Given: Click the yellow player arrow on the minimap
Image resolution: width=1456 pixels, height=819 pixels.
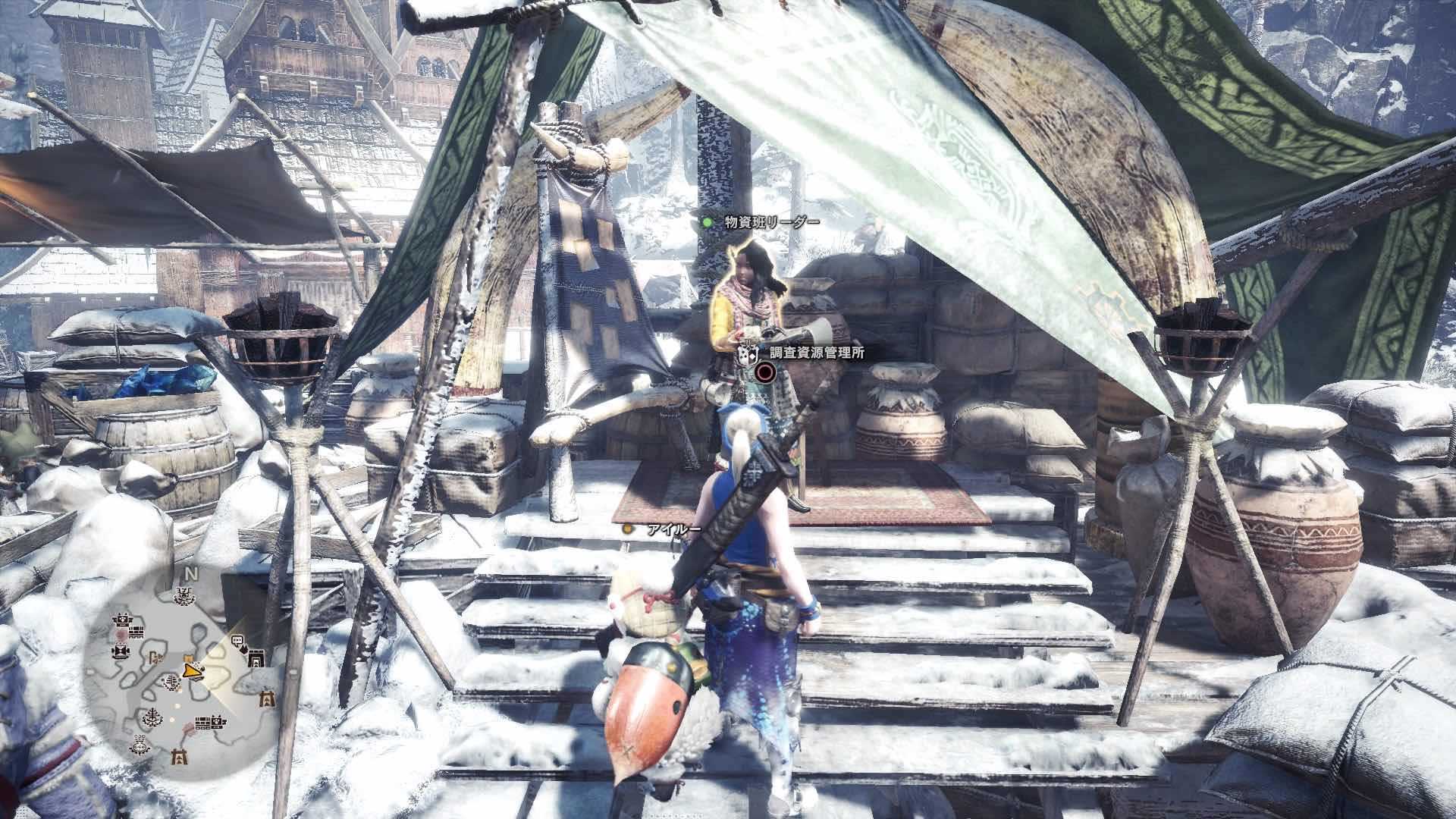Looking at the screenshot, I should pyautogui.click(x=192, y=671).
